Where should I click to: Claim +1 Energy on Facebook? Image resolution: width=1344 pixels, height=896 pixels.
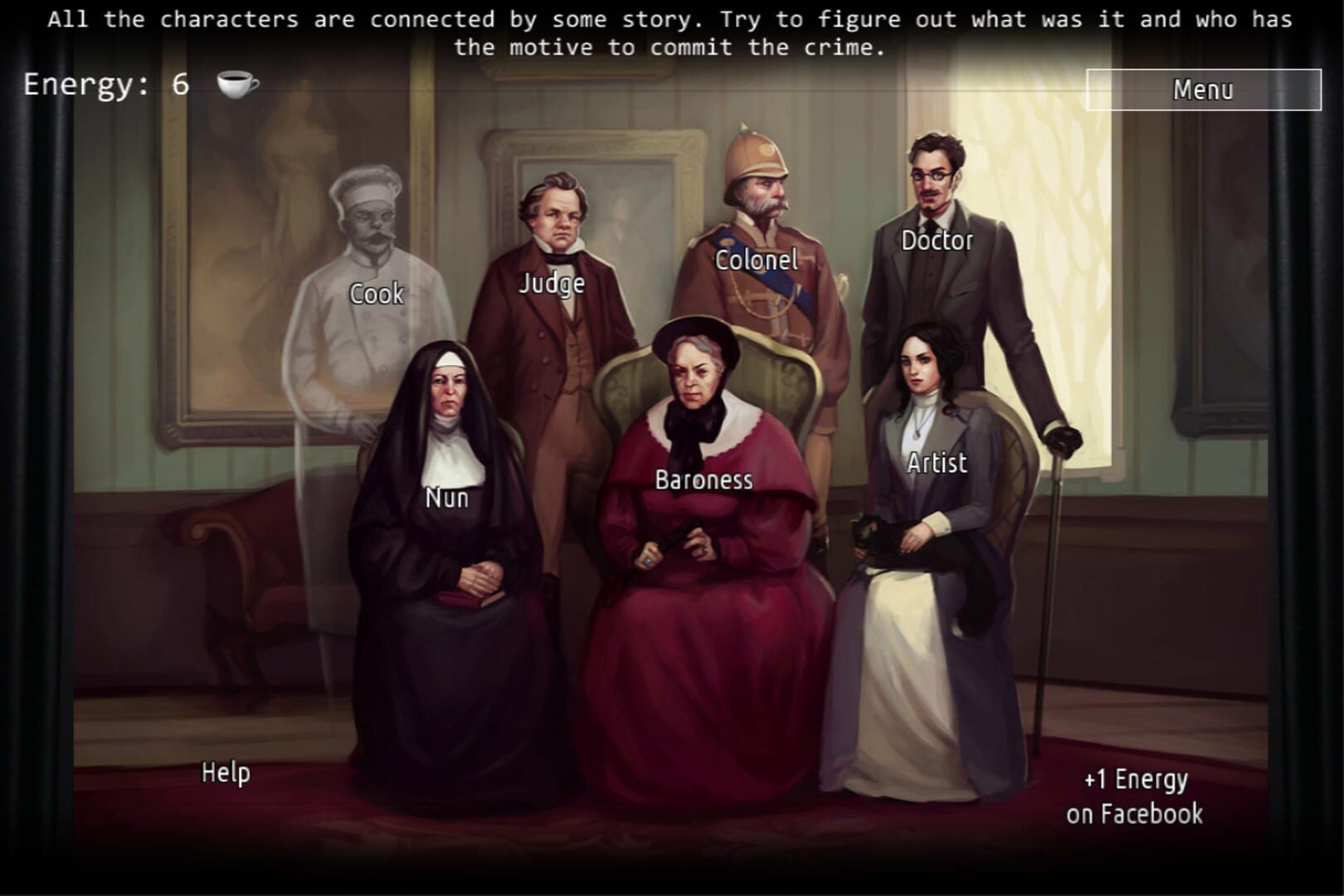[1134, 795]
